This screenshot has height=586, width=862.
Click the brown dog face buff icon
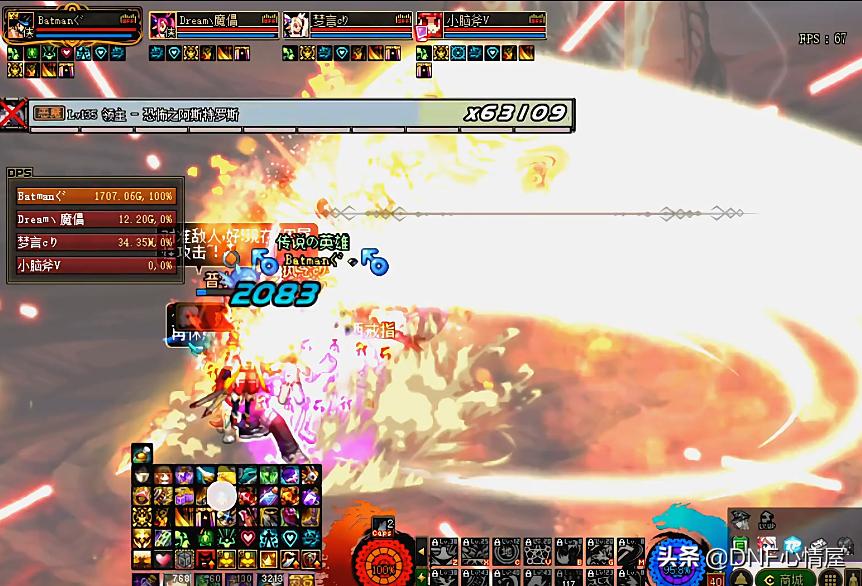tap(163, 476)
